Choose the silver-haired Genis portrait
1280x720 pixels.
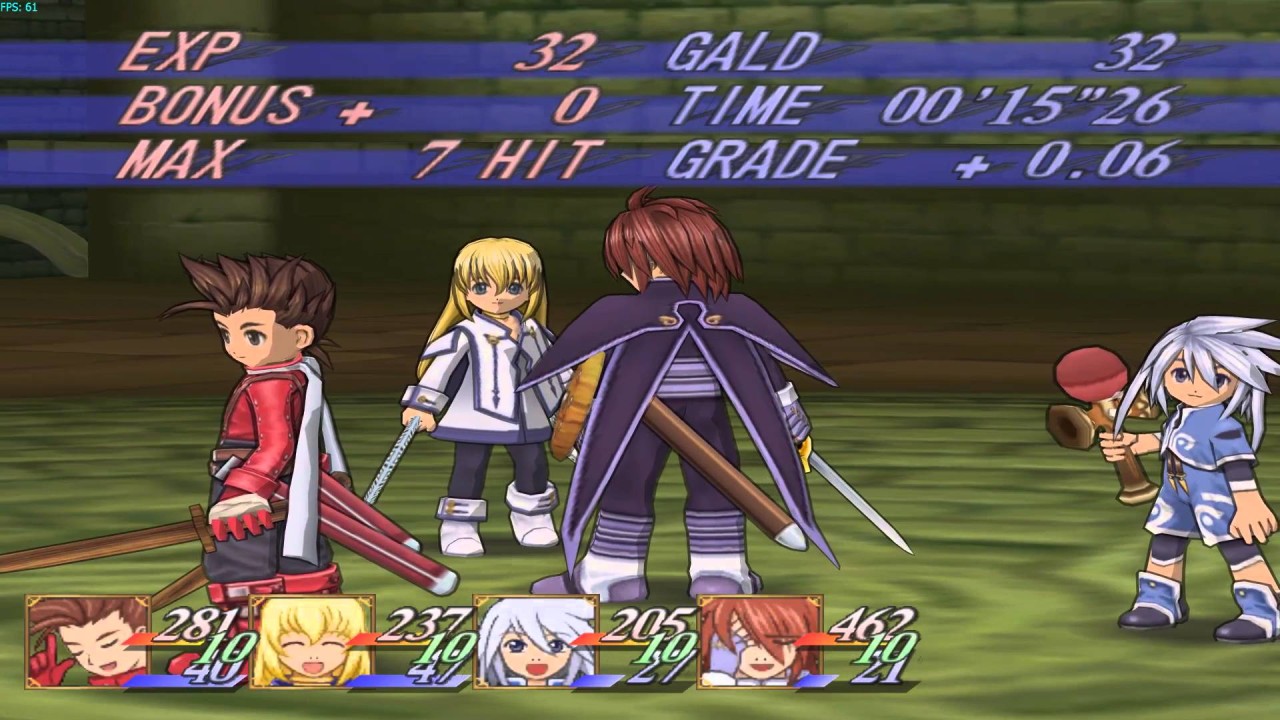(535, 641)
